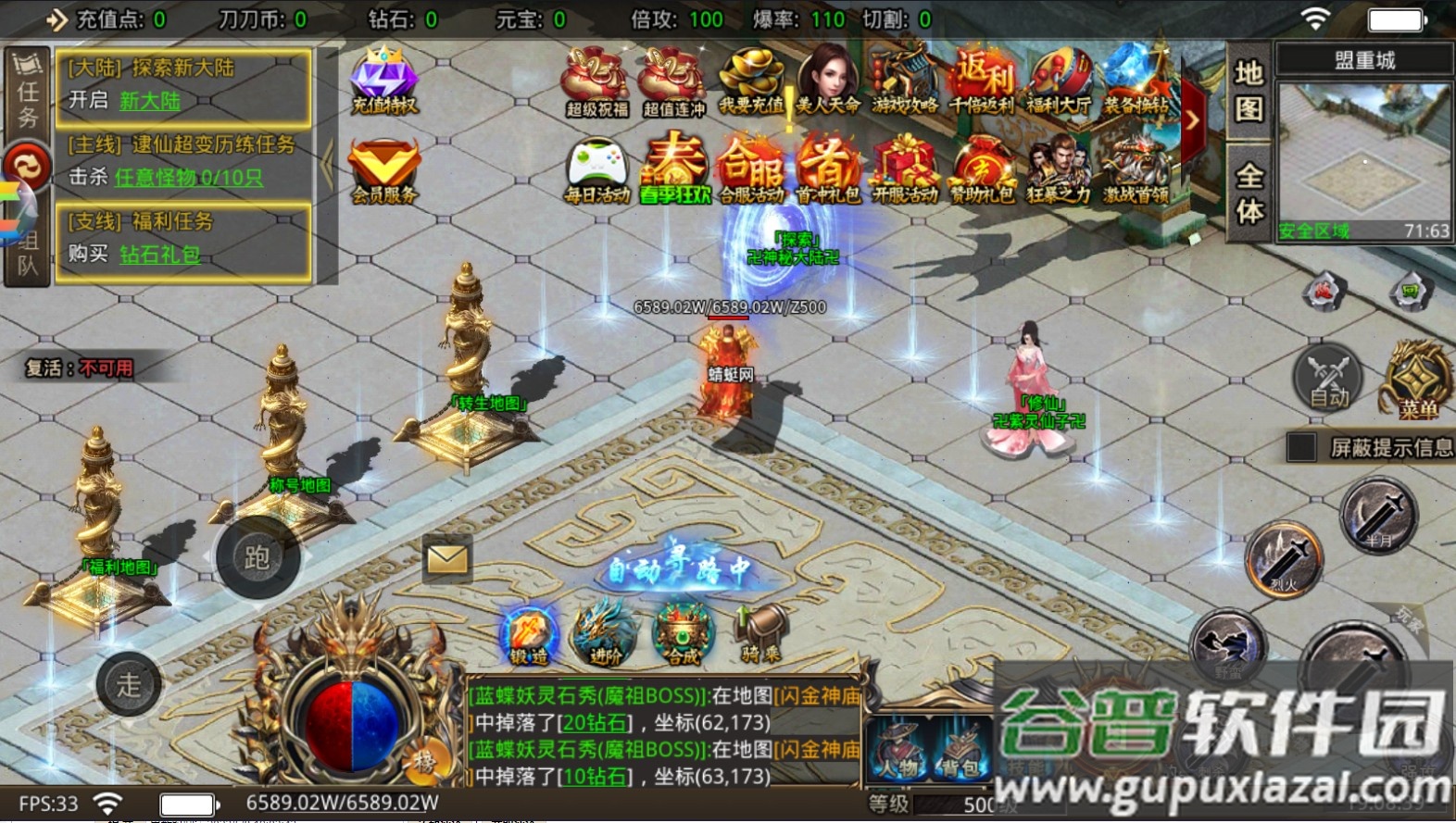This screenshot has width=1456, height=823.
Task: Switch to 跑 run movement mode
Action: [x=257, y=556]
